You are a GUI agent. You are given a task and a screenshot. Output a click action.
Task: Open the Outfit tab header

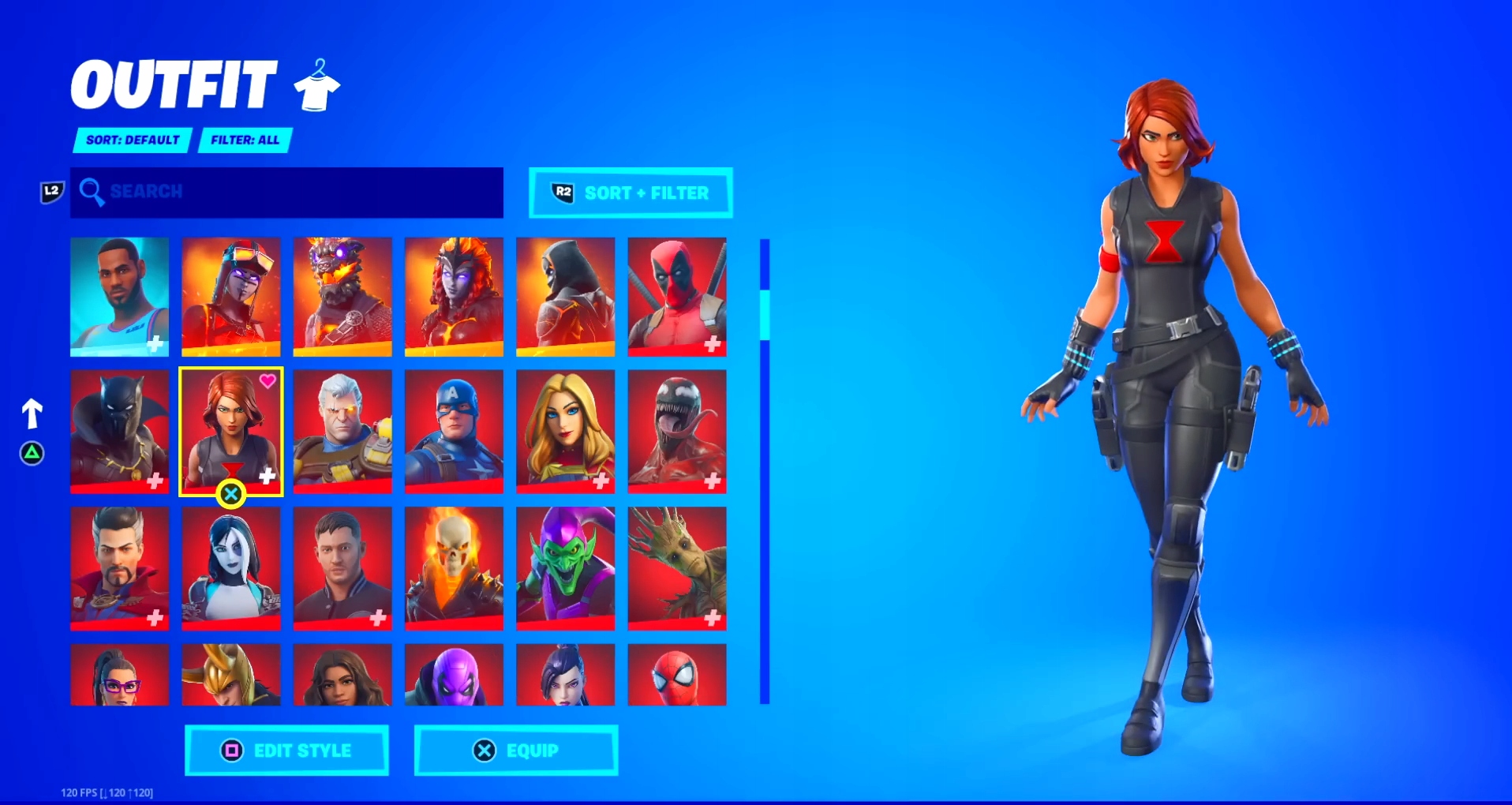(172, 83)
